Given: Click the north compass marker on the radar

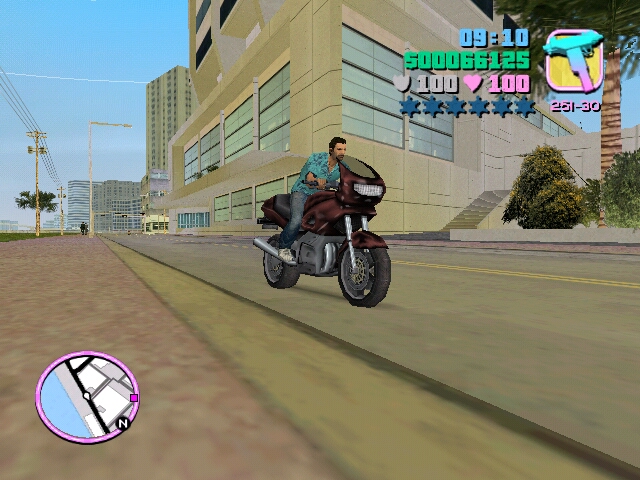Looking at the screenshot, I should 122,423.
